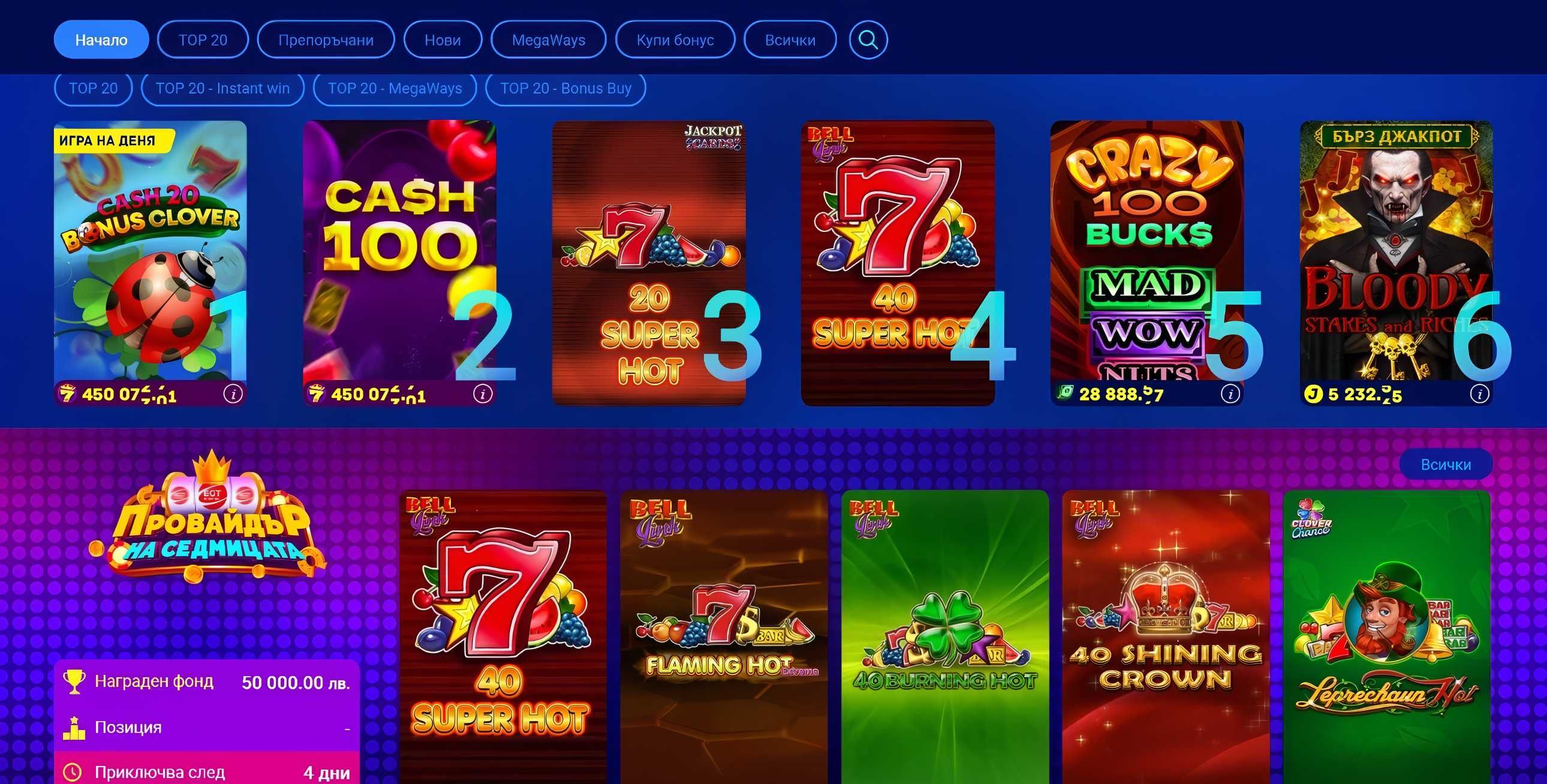Toggle the TOP 20 - Instant win filter
1547x784 pixels.
pyautogui.click(x=223, y=88)
